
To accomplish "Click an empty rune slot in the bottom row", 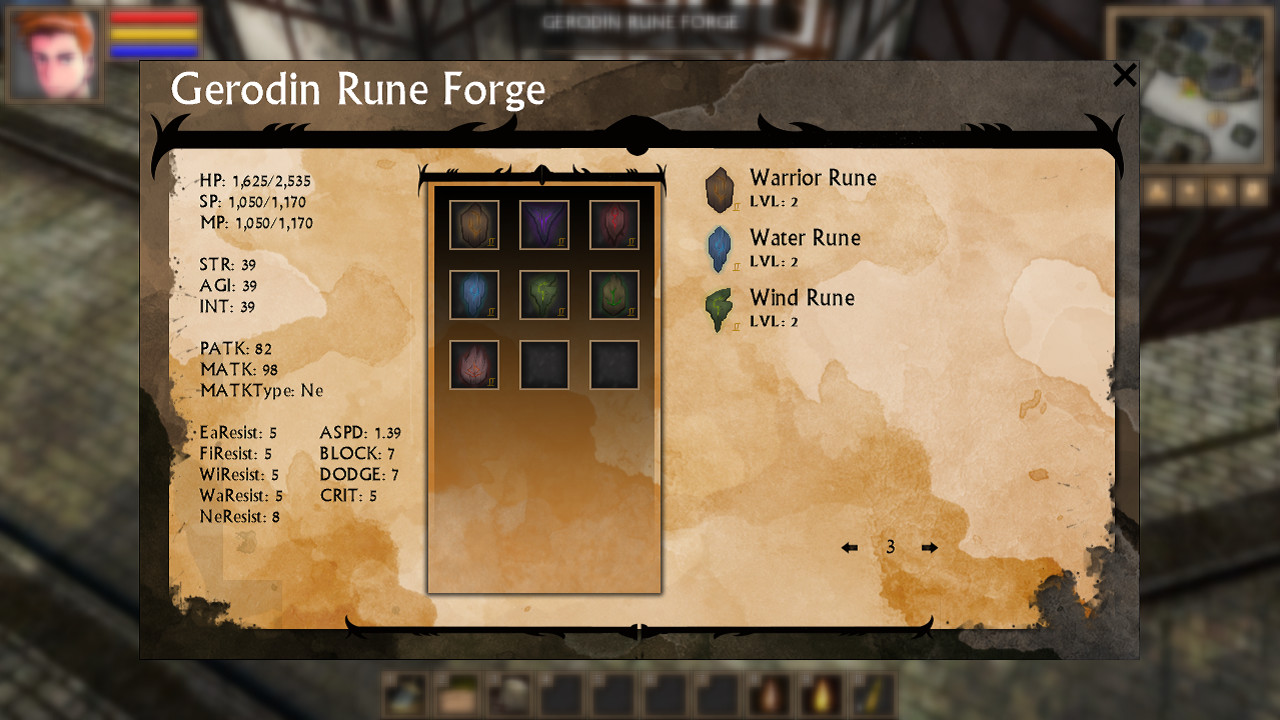I will (x=544, y=363).
